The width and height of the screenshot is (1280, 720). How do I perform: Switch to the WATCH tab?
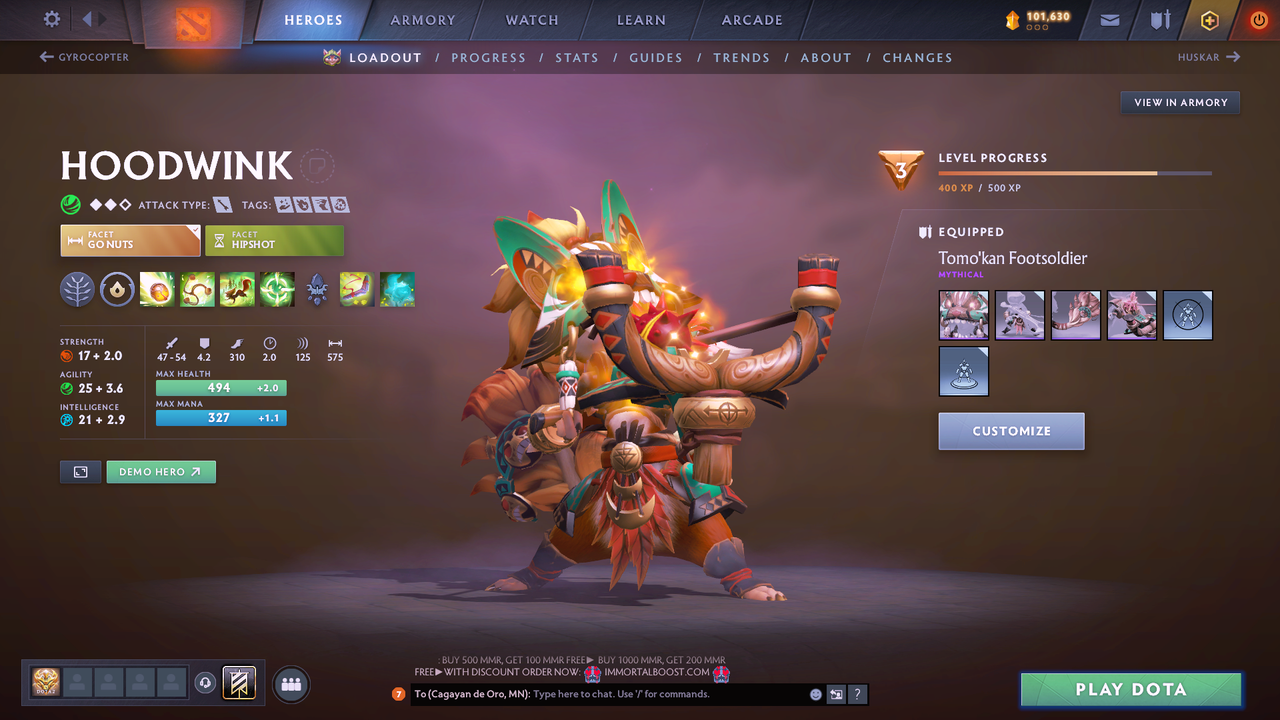click(531, 19)
